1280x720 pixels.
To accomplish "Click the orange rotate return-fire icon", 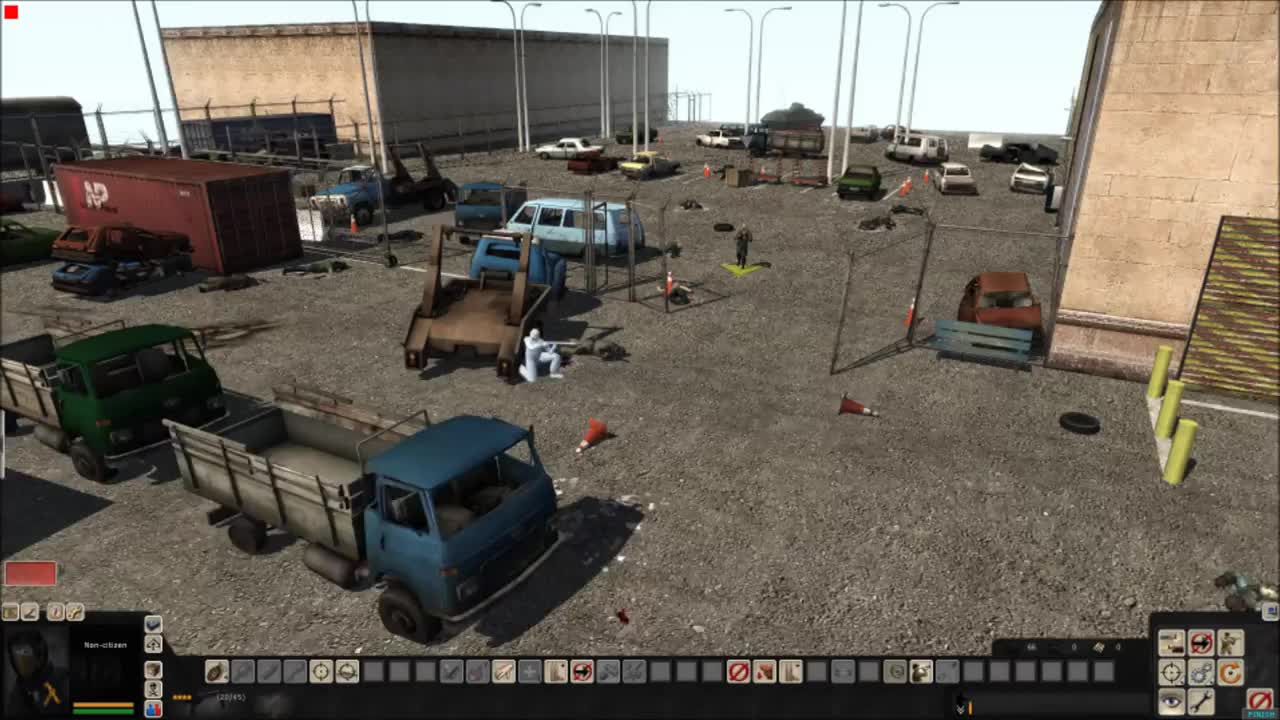I will [1231, 673].
